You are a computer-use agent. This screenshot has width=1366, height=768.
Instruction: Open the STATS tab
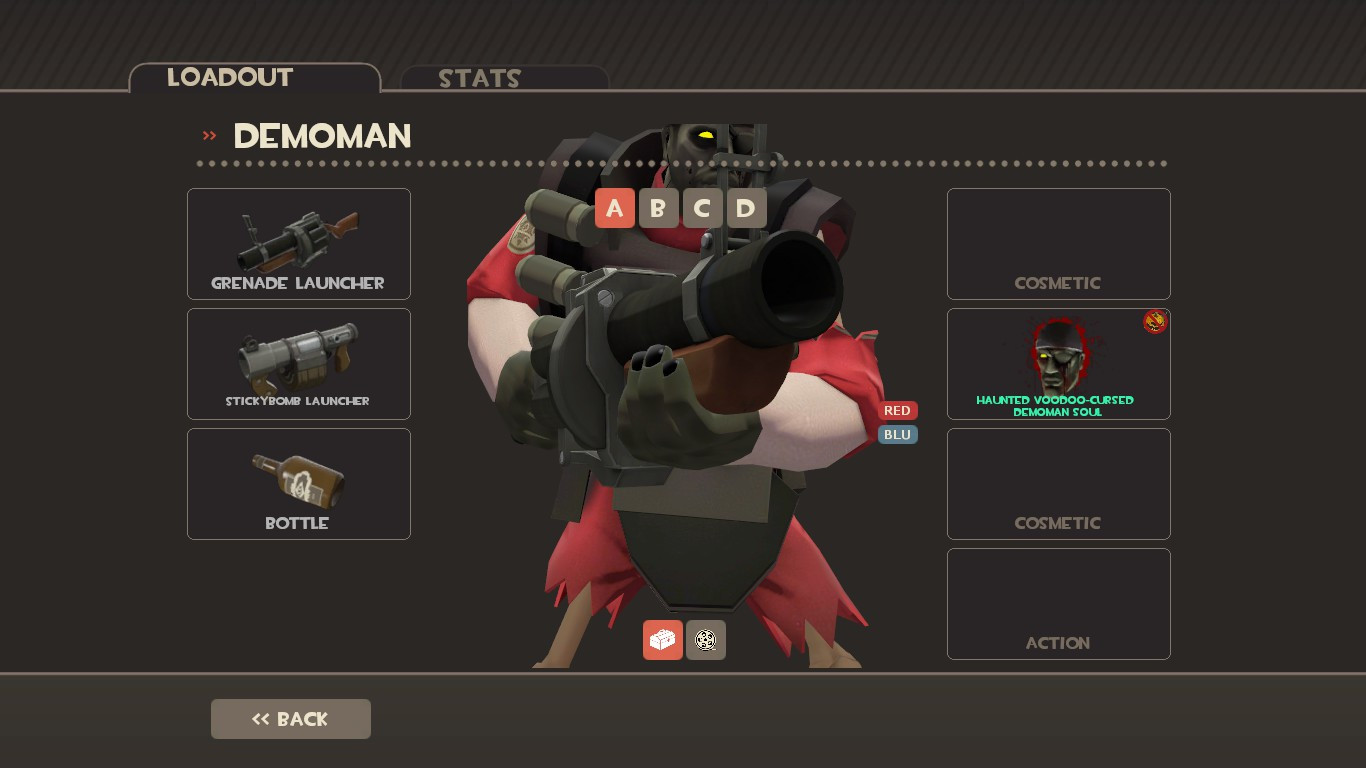click(x=480, y=79)
